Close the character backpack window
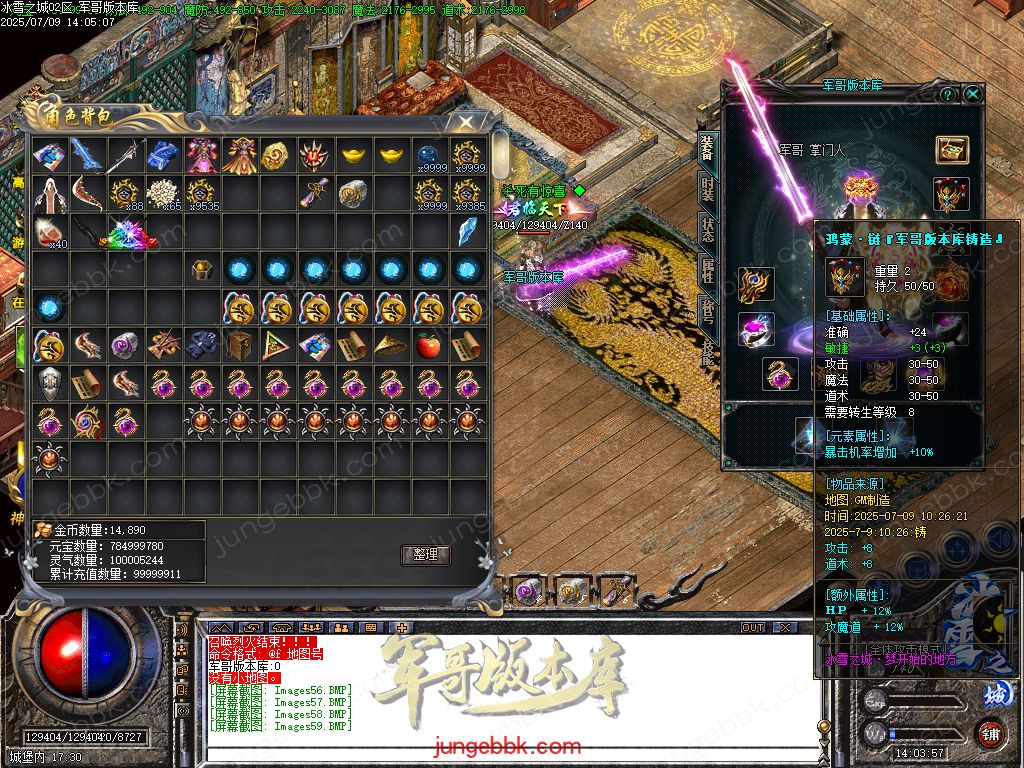Viewport: 1024px width, 768px height. click(x=466, y=122)
